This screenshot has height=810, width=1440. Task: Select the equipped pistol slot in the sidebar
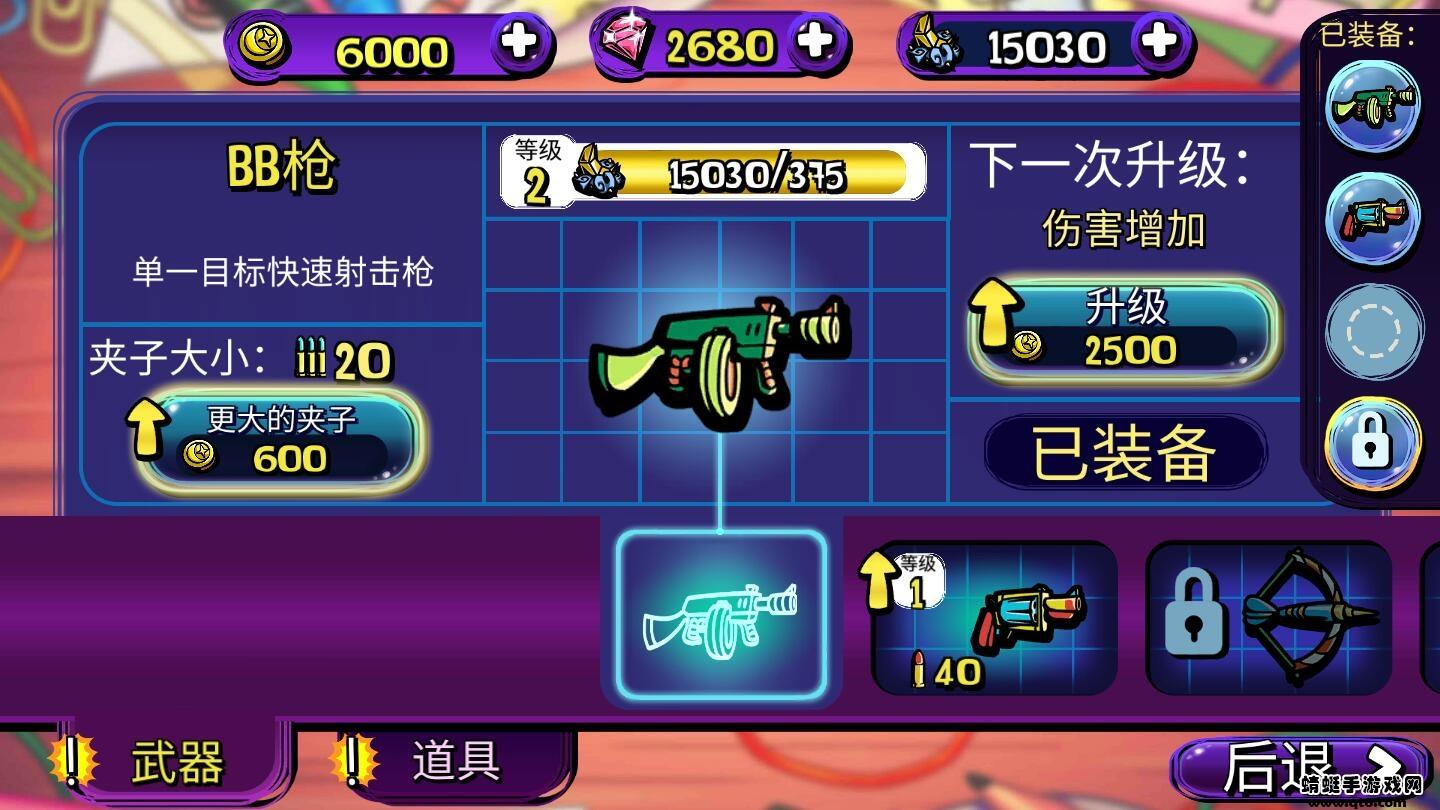coord(1374,219)
